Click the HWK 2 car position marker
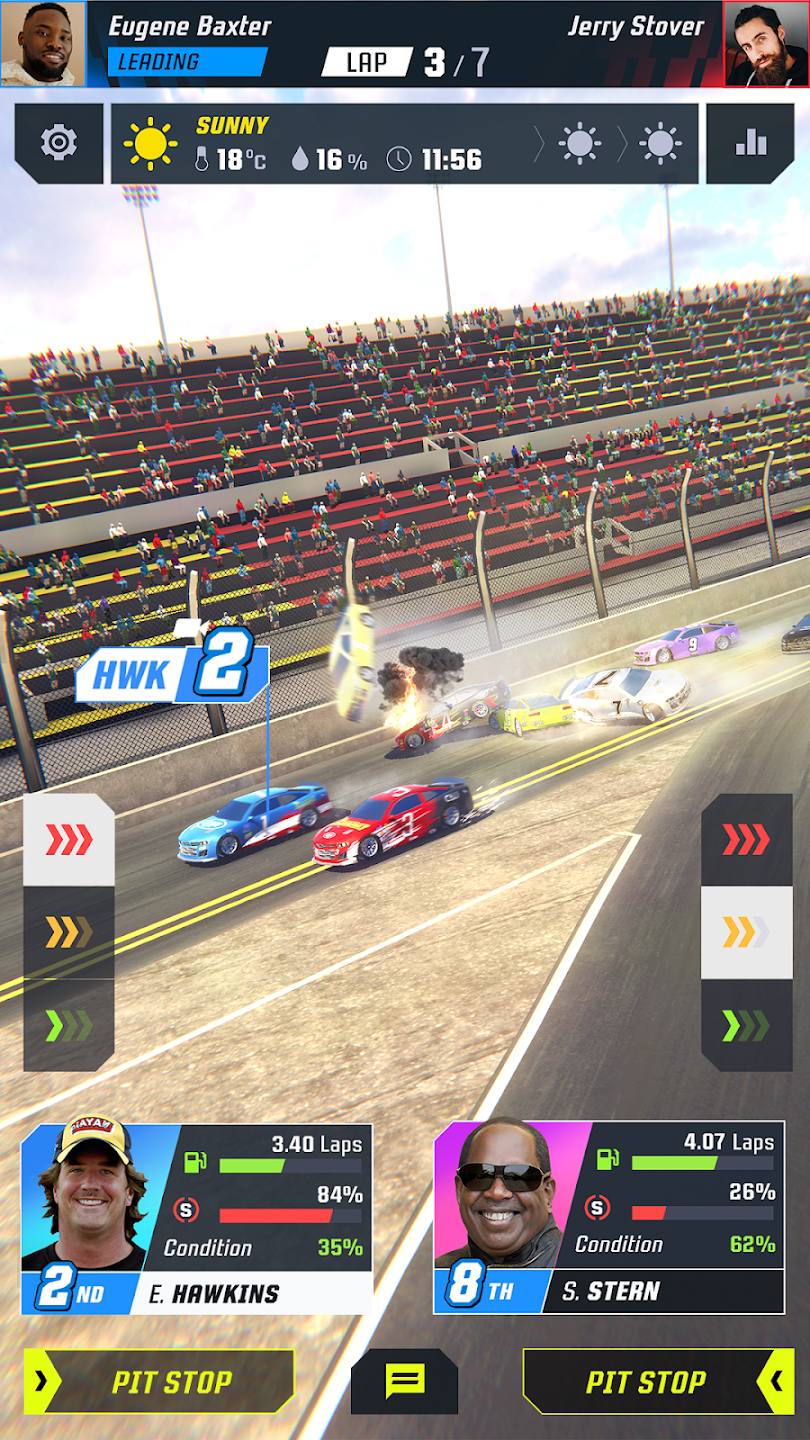This screenshot has width=810, height=1440. (173, 673)
